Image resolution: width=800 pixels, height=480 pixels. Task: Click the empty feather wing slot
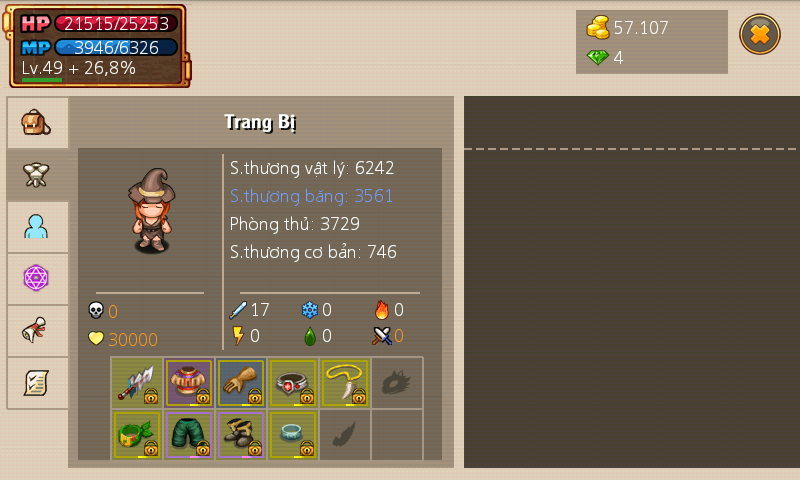tap(345, 435)
